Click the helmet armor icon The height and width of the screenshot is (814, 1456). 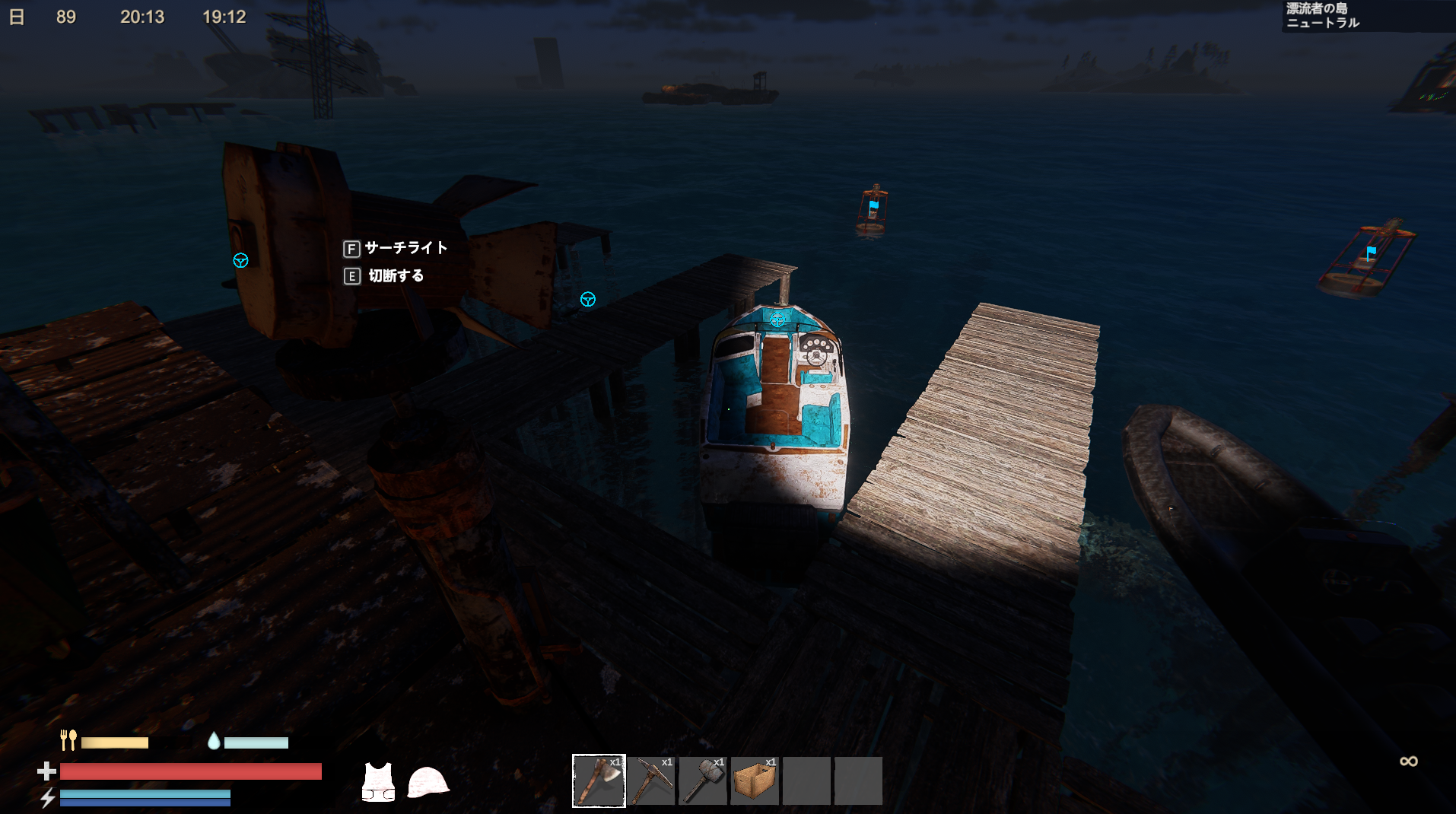(x=428, y=782)
